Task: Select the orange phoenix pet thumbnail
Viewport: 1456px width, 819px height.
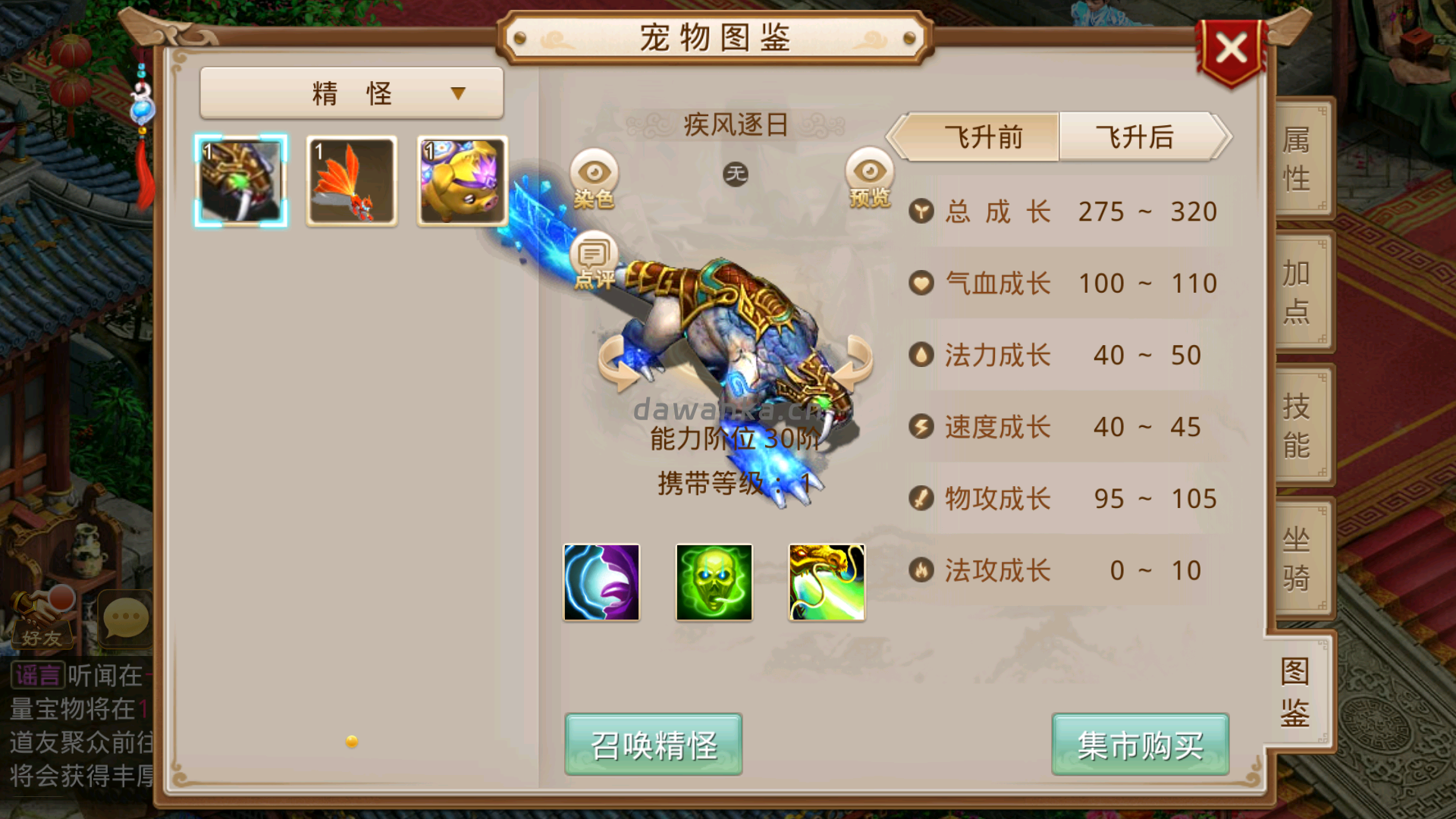Action: pos(351,179)
